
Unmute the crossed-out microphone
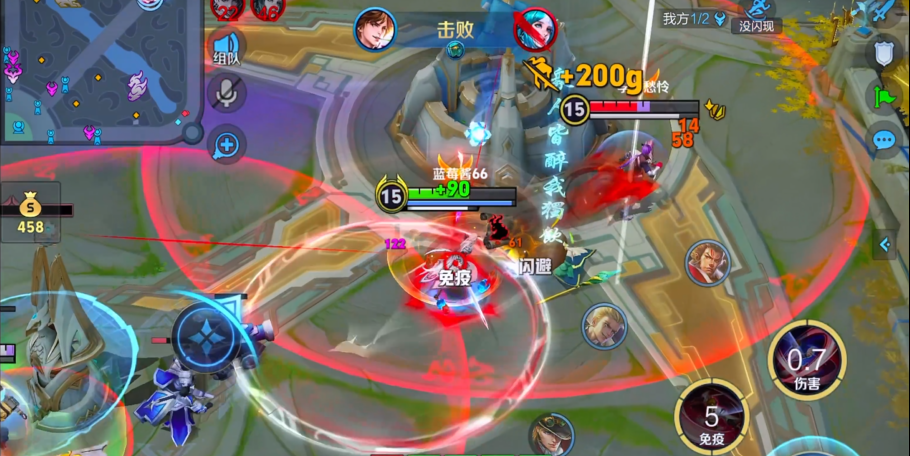coord(227,93)
